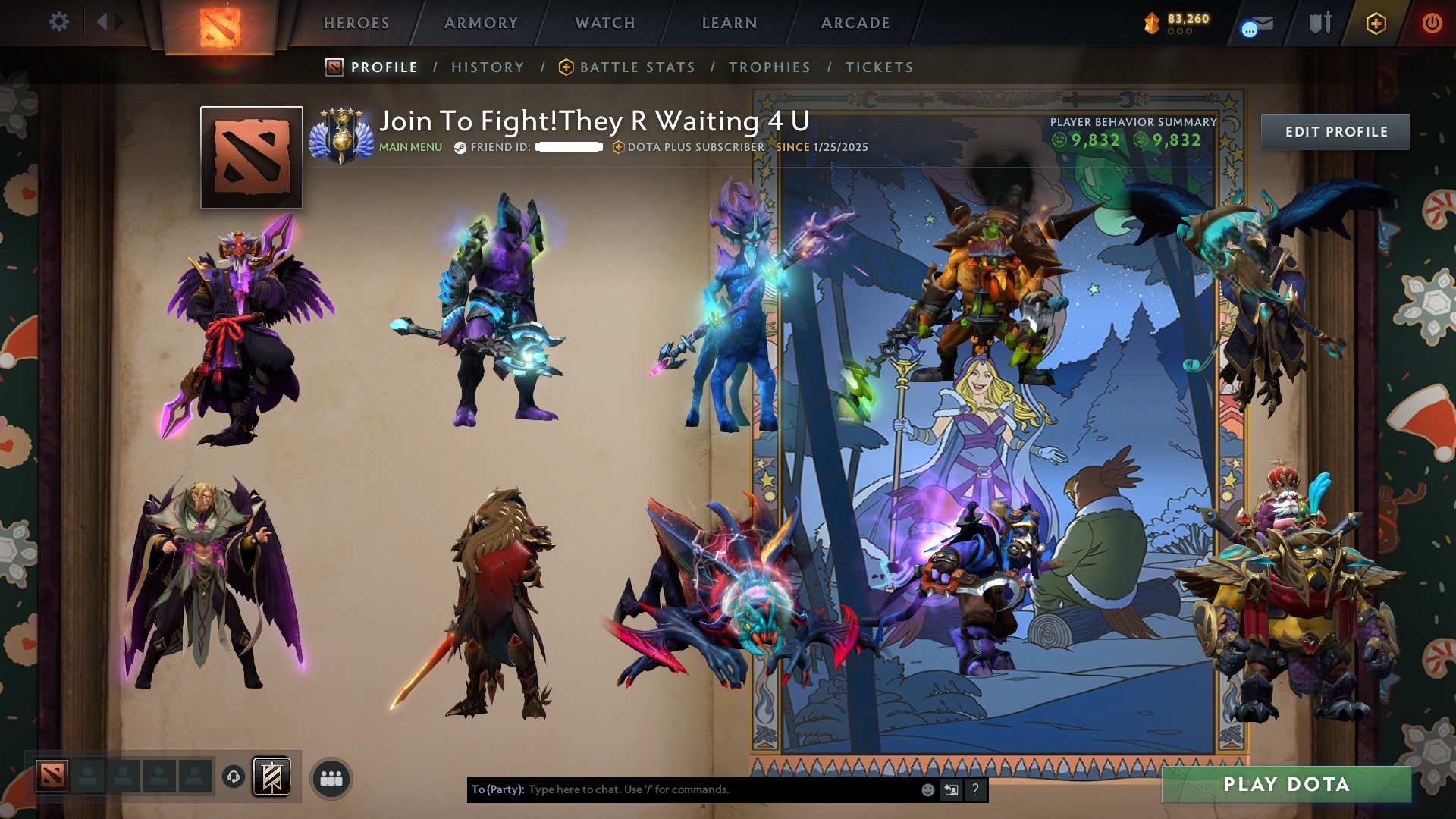Click the power/disconnect icon
Screen dimensions: 1456x819
(1432, 23)
